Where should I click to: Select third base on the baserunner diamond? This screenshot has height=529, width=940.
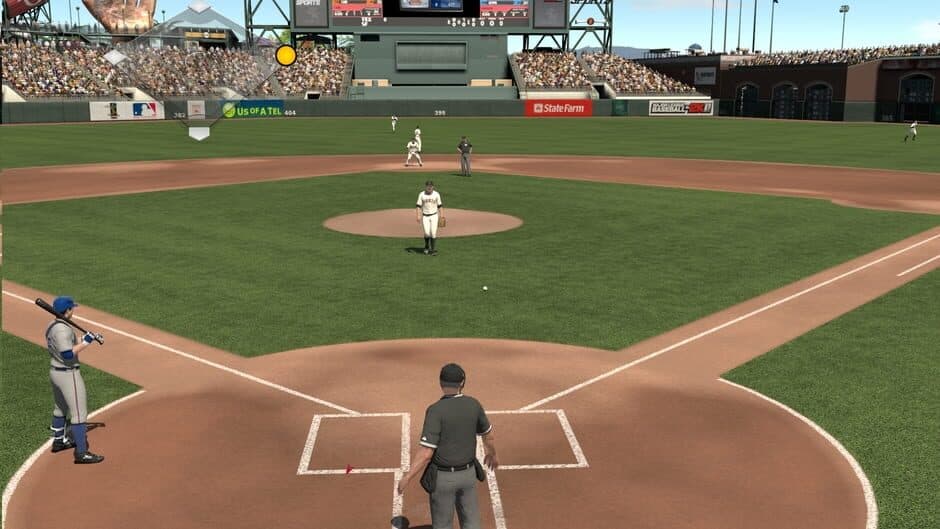click(115, 57)
